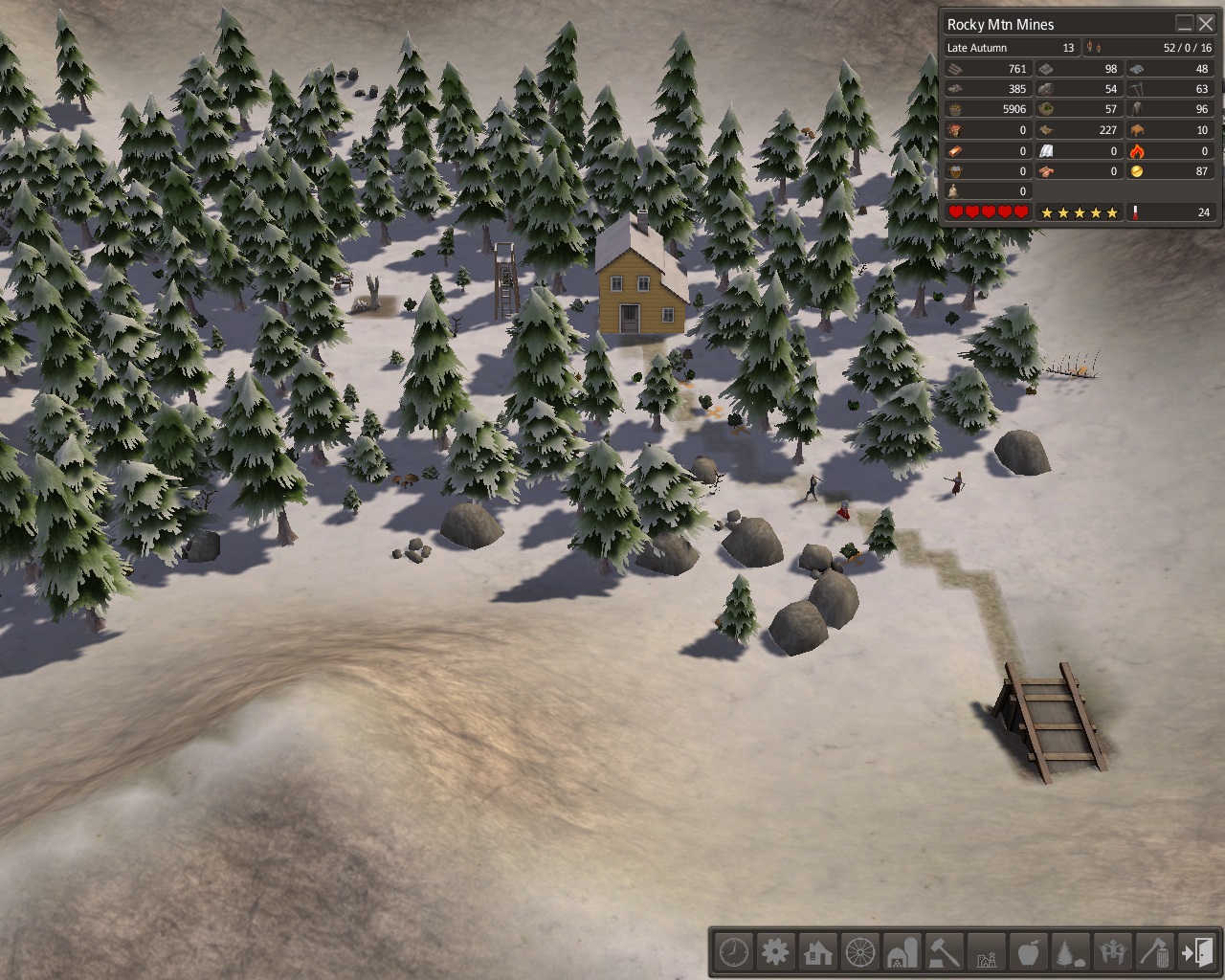The height and width of the screenshot is (980, 1225).
Task: Select the group of people toolbar button
Action: [x=1113, y=952]
